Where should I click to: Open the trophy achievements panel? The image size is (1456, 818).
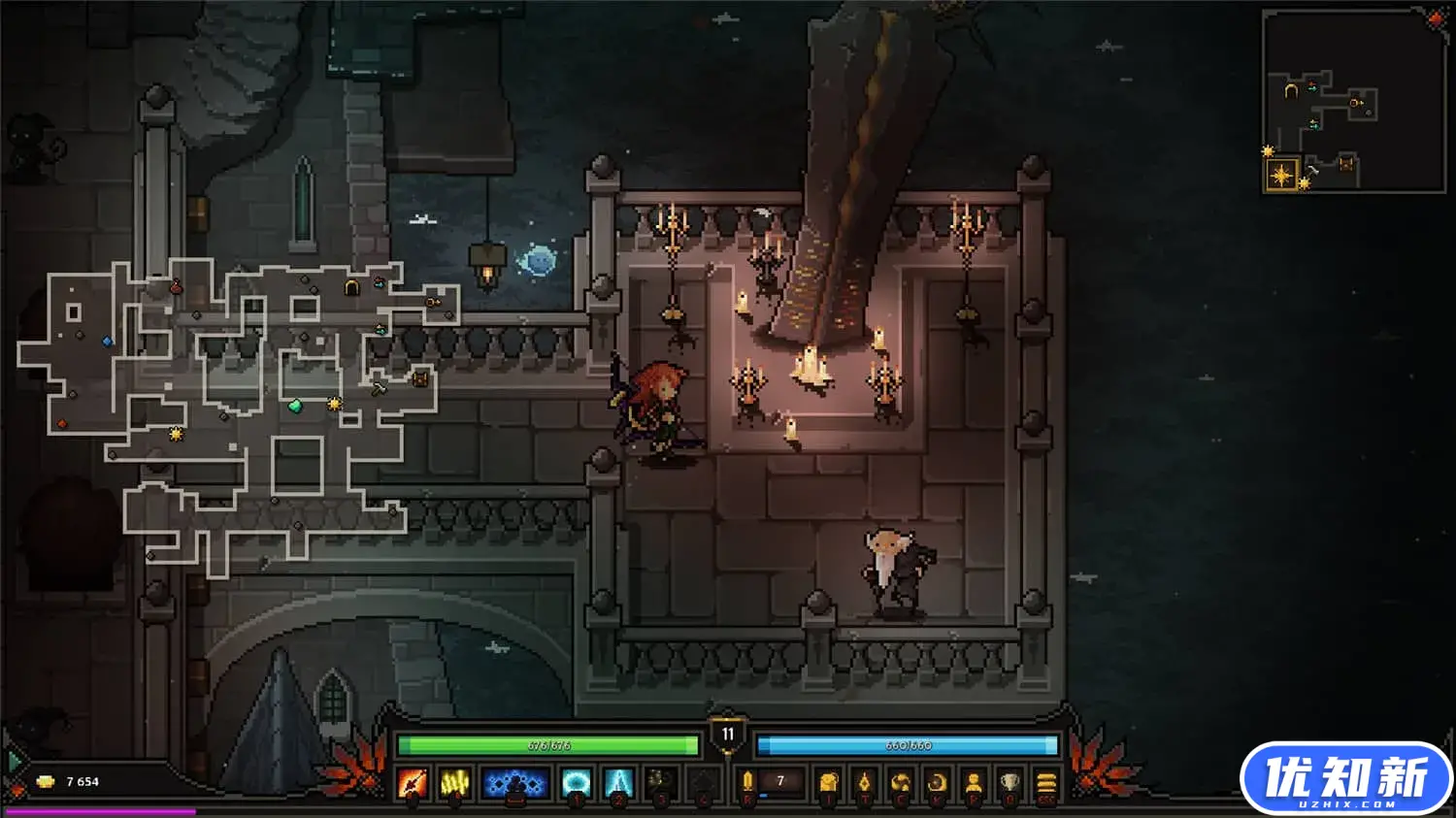click(1009, 782)
